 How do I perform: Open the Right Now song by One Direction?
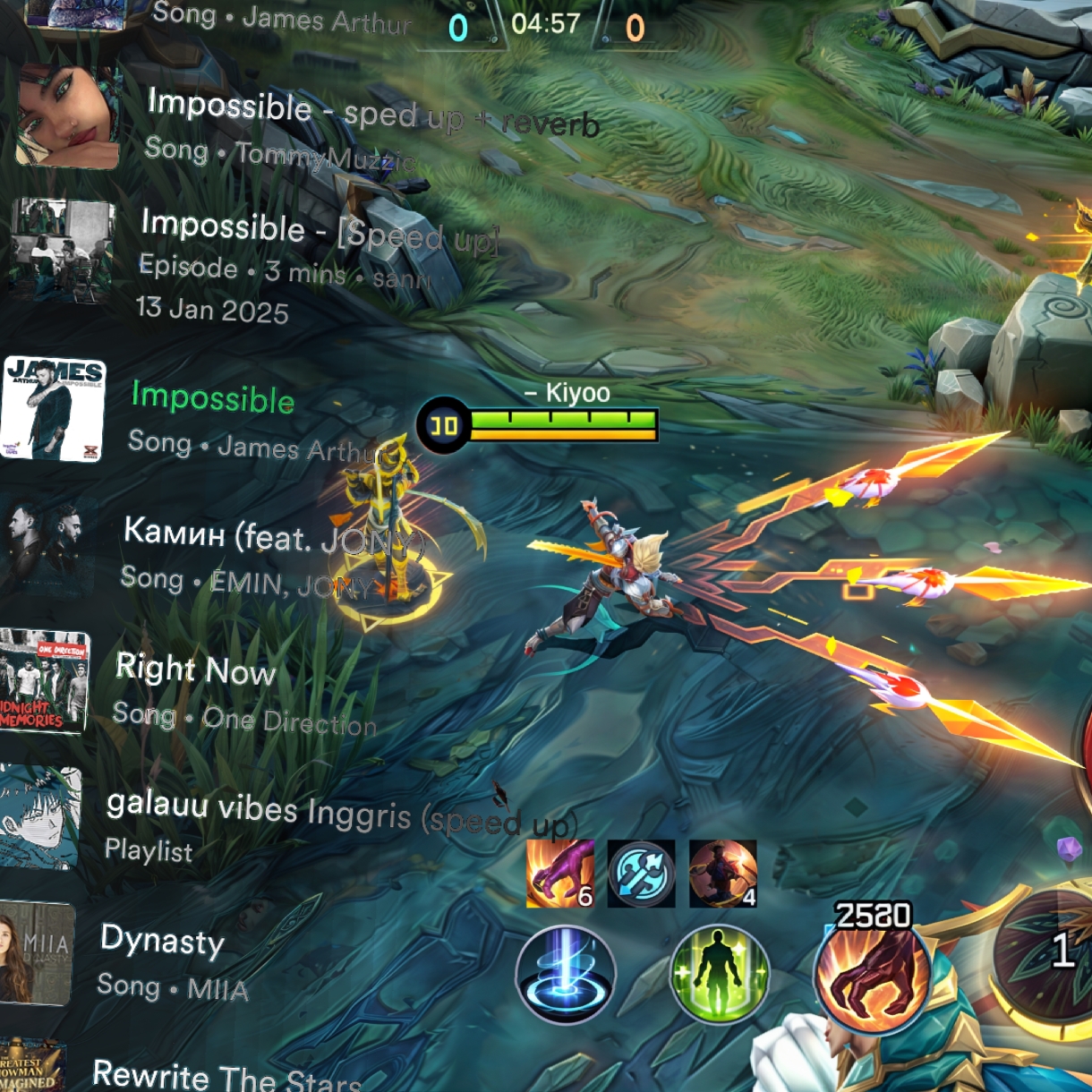click(x=195, y=670)
